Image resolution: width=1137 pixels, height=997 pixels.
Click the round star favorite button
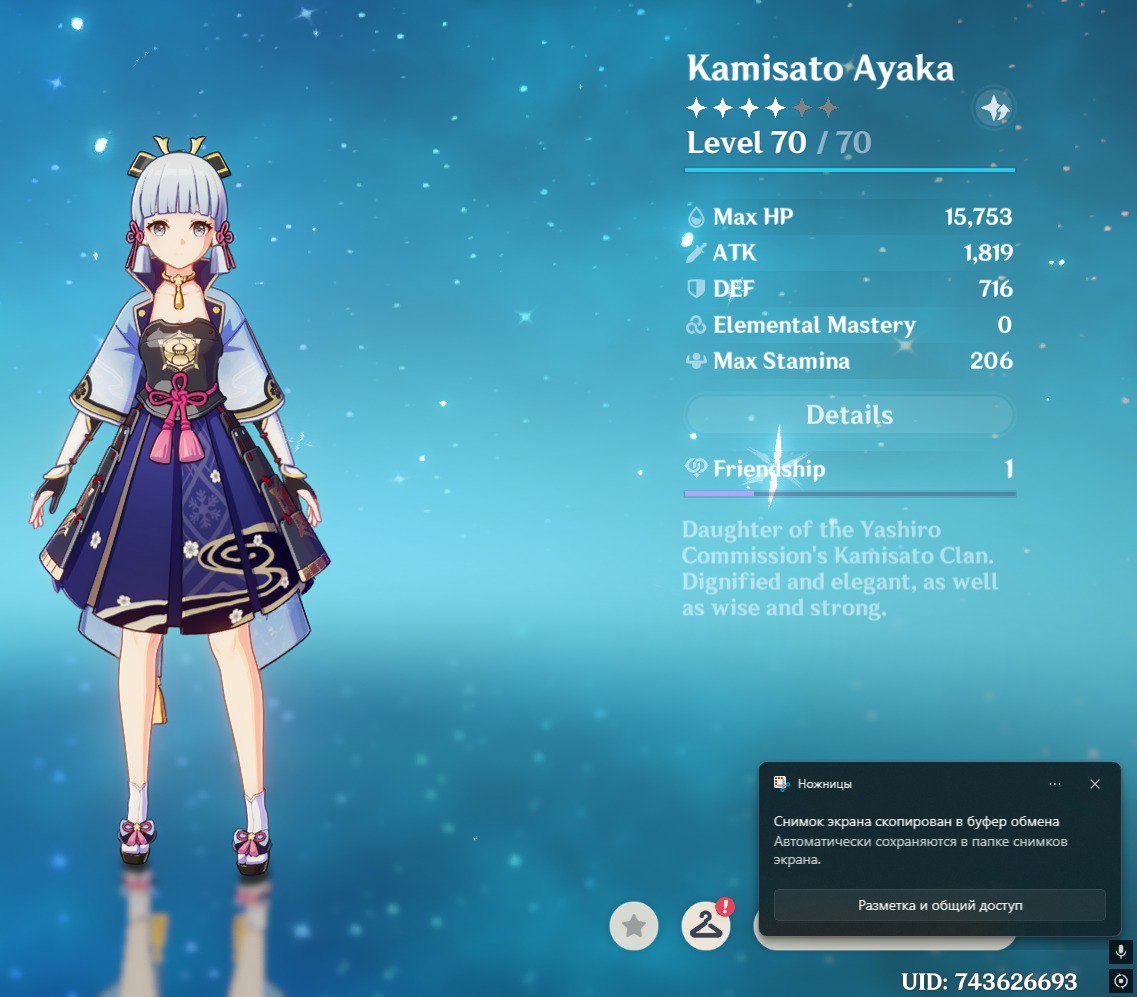tap(634, 927)
